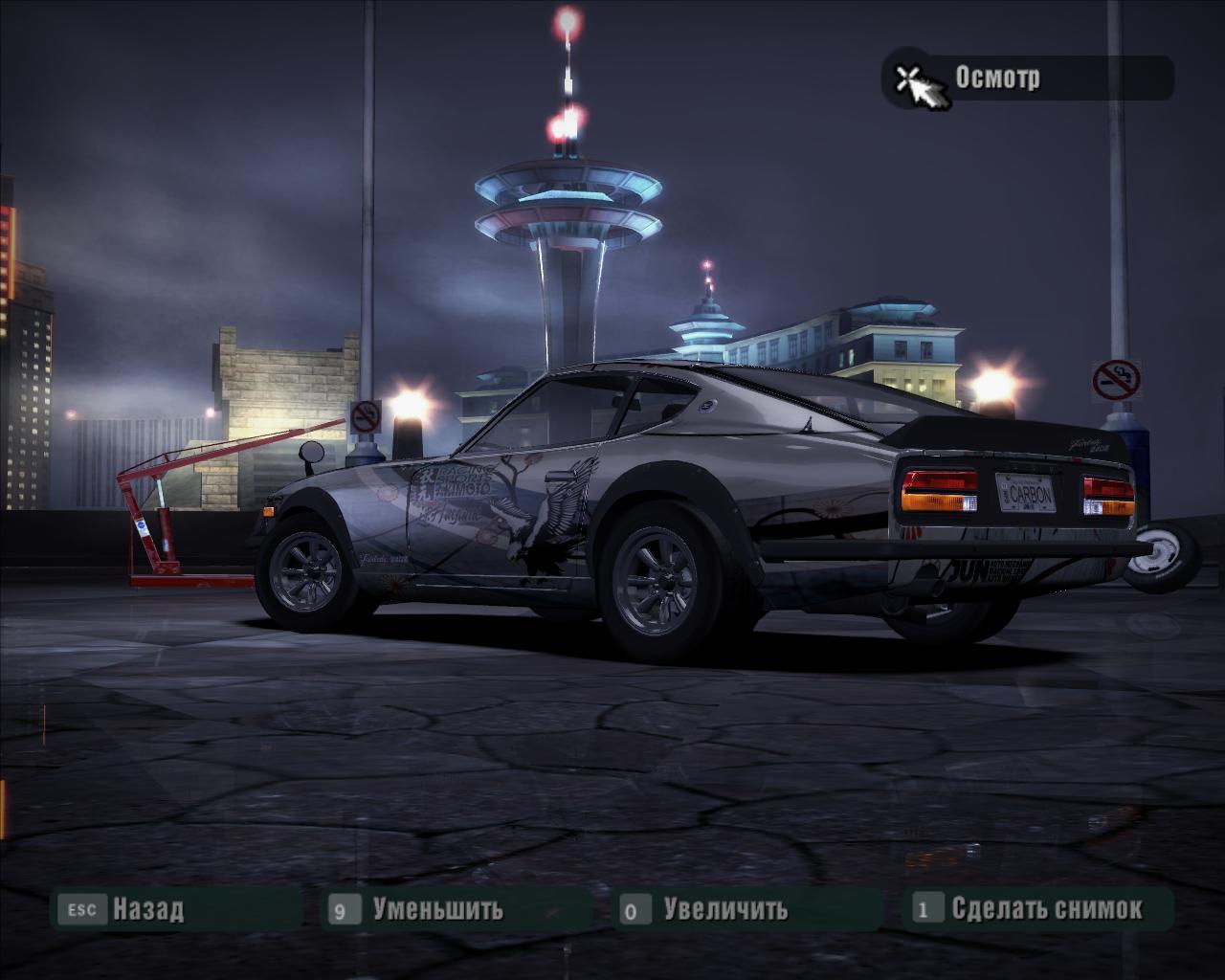Take a photo with Сделать снимок
The width and height of the screenshot is (1225, 980).
click(1045, 908)
